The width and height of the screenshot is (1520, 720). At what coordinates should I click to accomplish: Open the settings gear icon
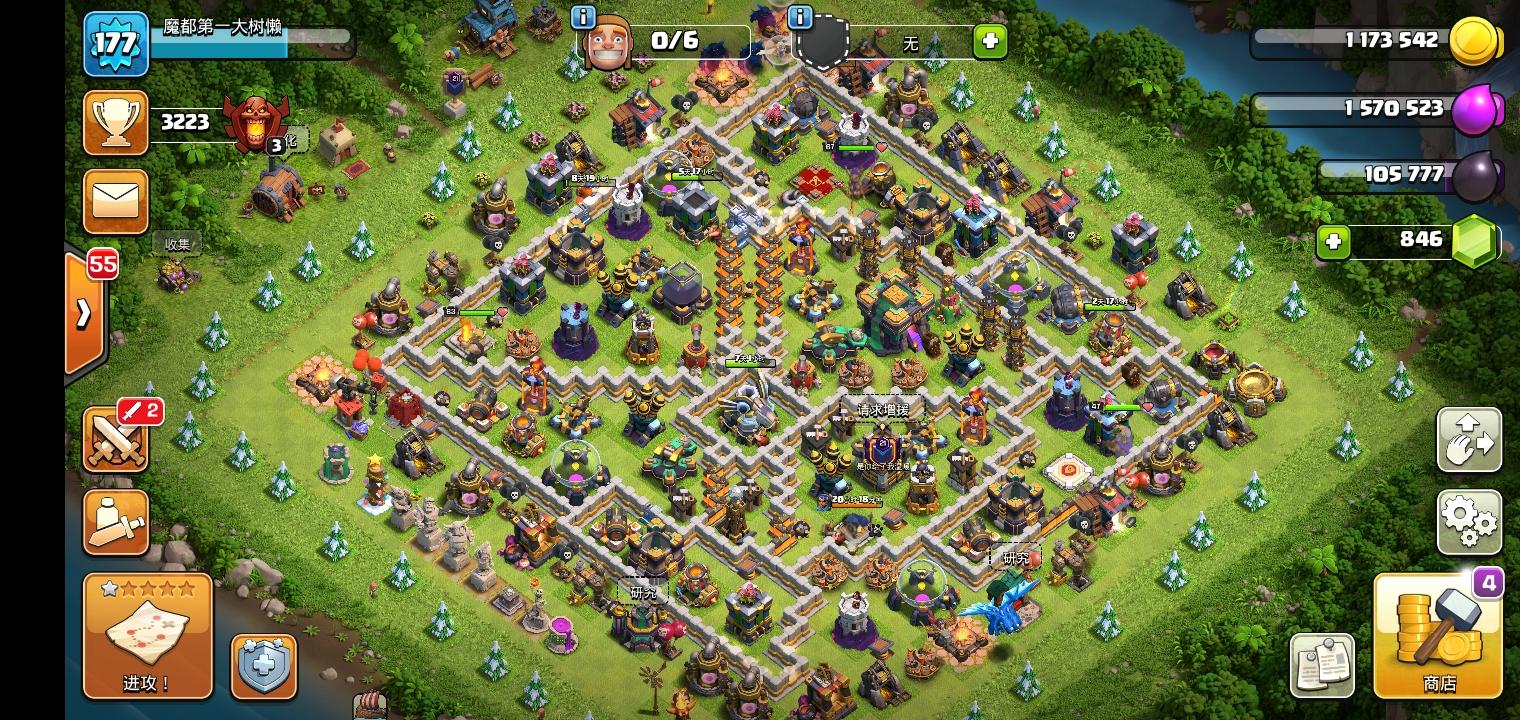click(x=1468, y=521)
